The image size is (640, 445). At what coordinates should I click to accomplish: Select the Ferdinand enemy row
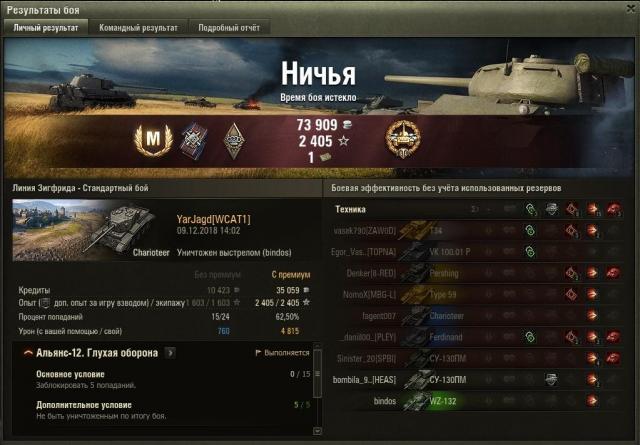[x=480, y=337]
